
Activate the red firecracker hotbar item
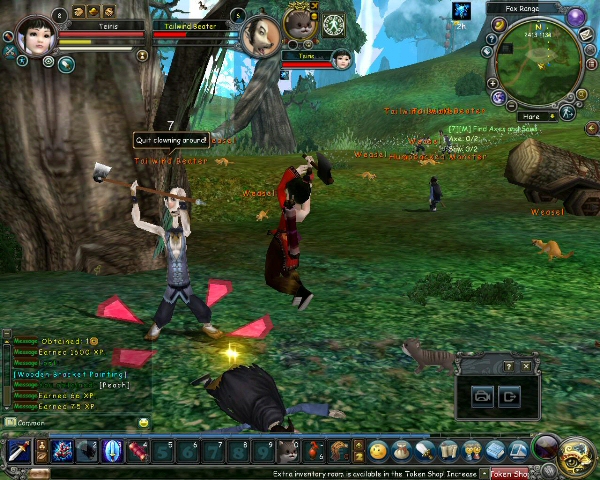[x=138, y=451]
